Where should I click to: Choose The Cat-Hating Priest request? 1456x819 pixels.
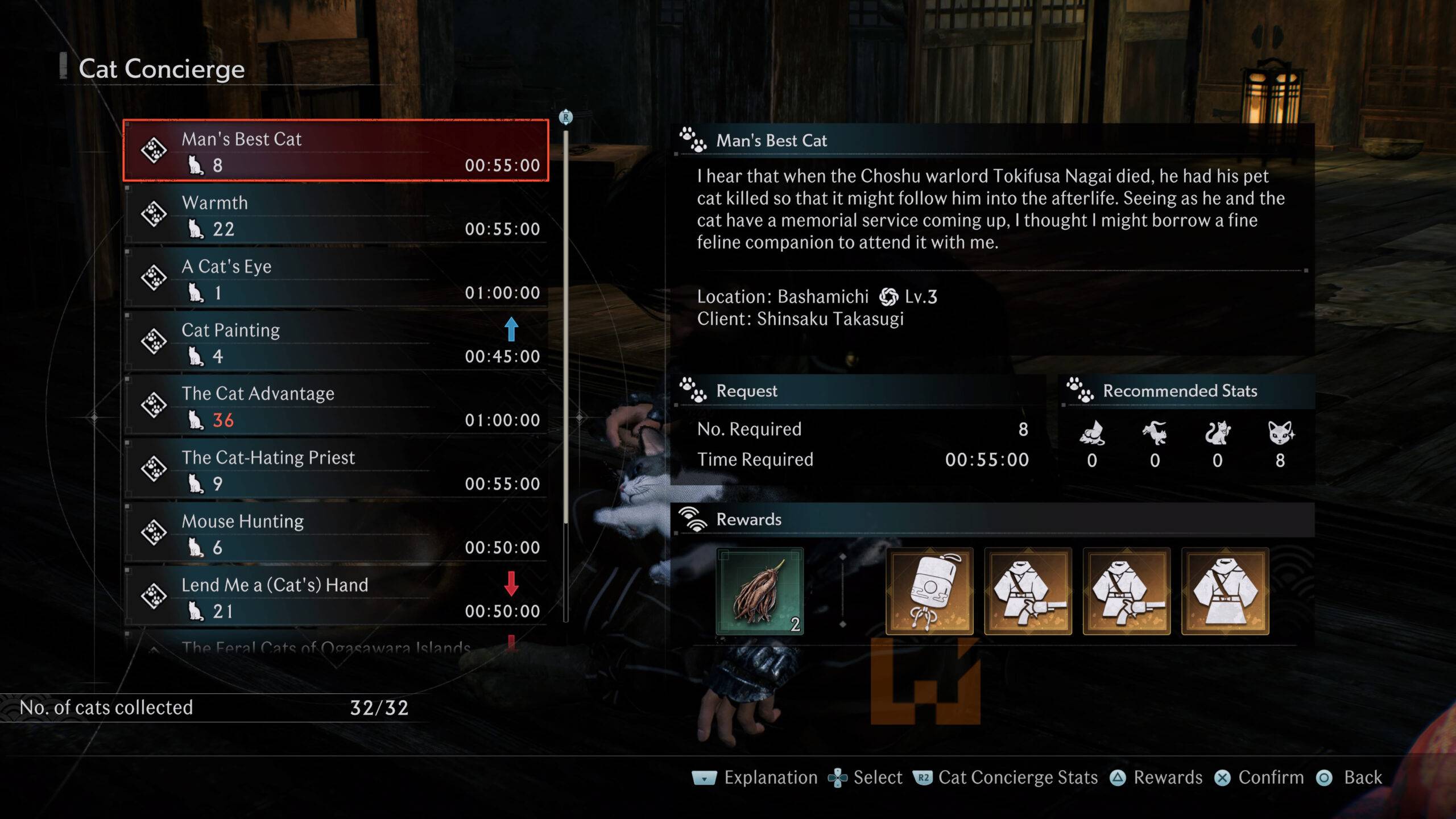pyautogui.click(x=336, y=470)
